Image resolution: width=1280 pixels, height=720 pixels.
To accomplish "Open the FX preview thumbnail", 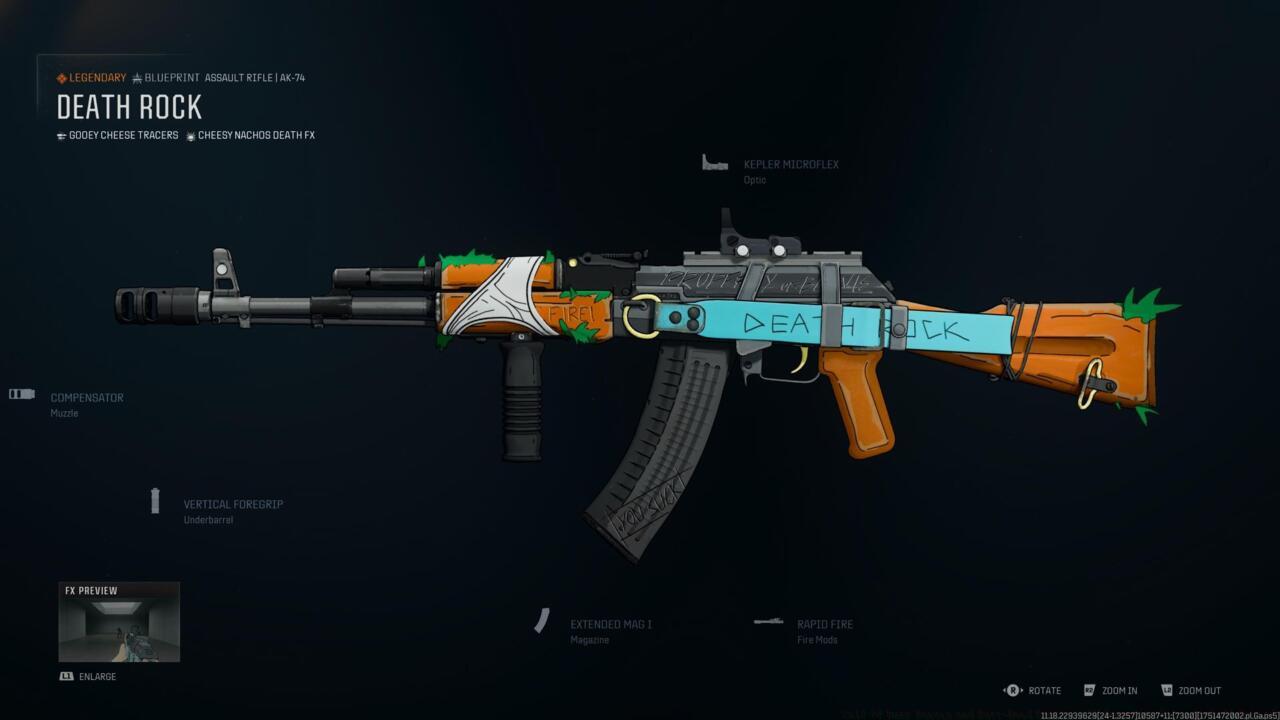I will [119, 622].
